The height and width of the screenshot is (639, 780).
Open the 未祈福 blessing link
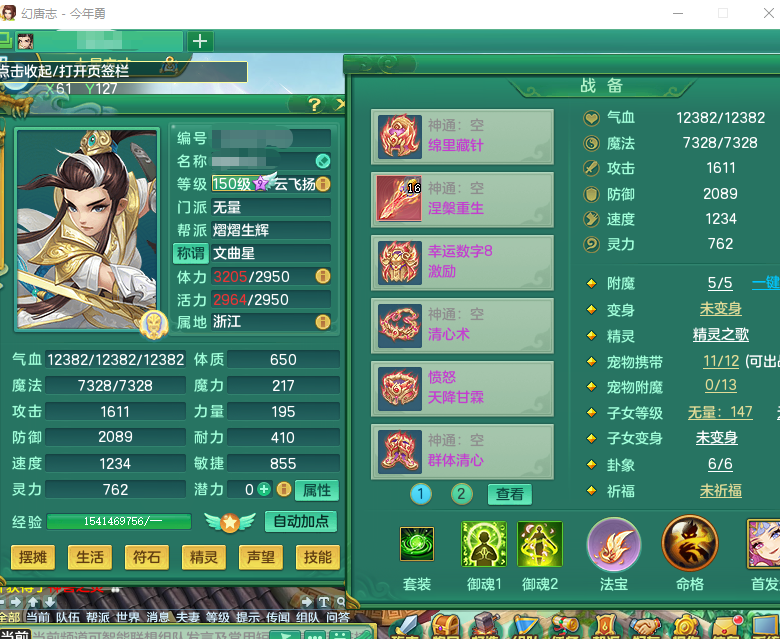coord(720,490)
